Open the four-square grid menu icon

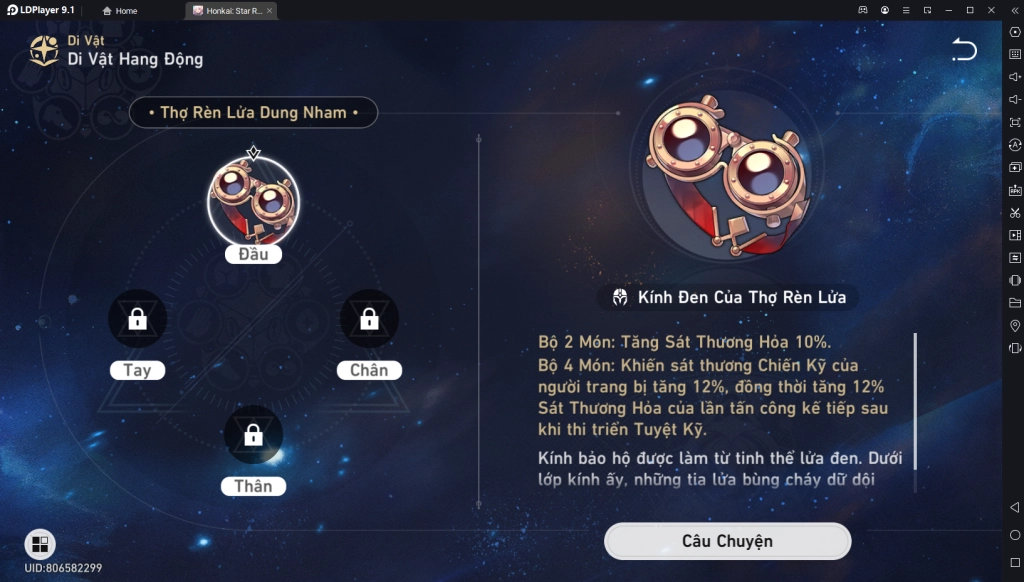40,544
